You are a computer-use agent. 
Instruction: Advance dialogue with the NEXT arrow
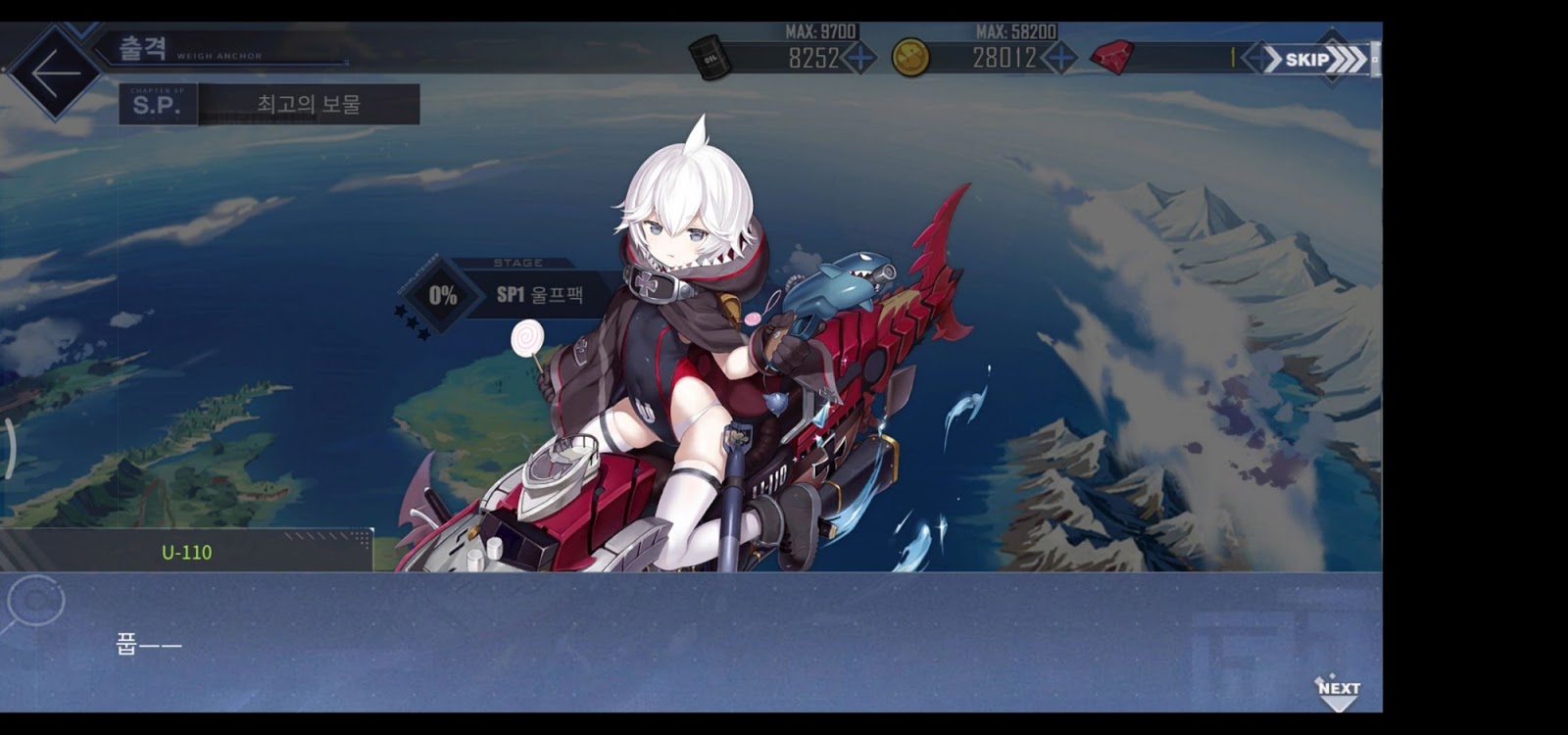1338,691
